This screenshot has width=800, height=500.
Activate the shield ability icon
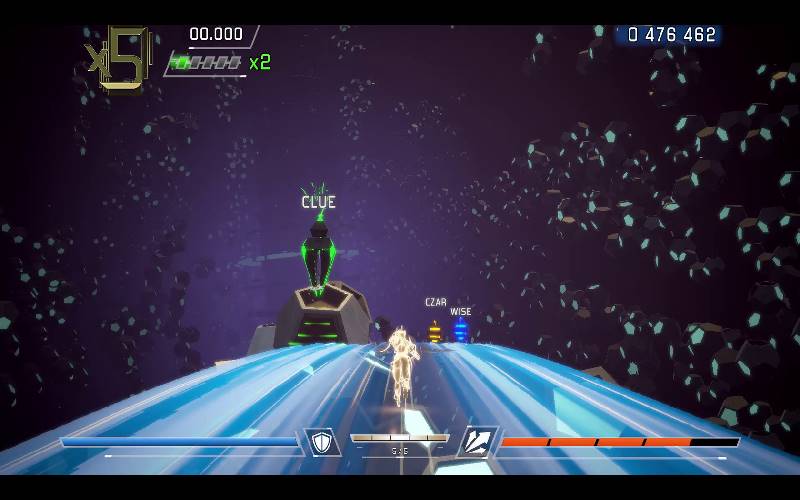pos(322,442)
